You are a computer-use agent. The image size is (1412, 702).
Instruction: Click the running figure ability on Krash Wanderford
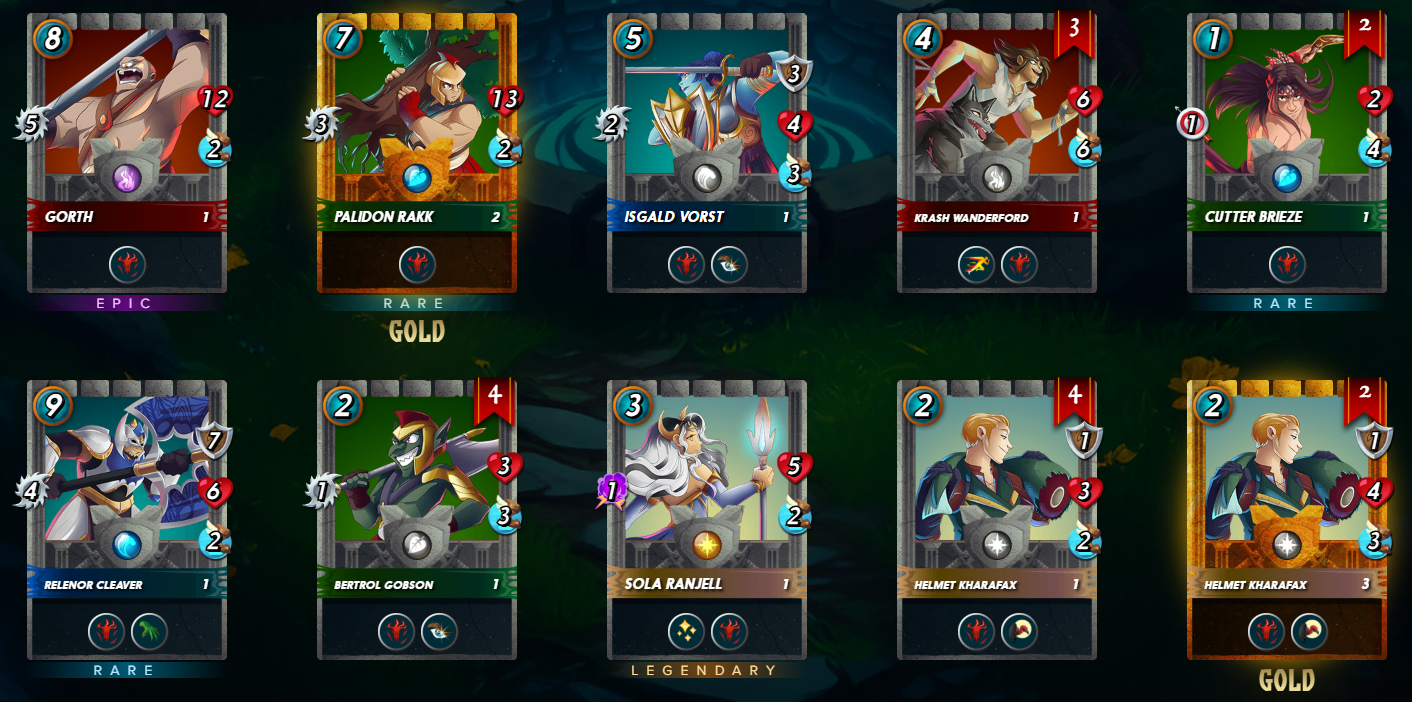point(976,265)
